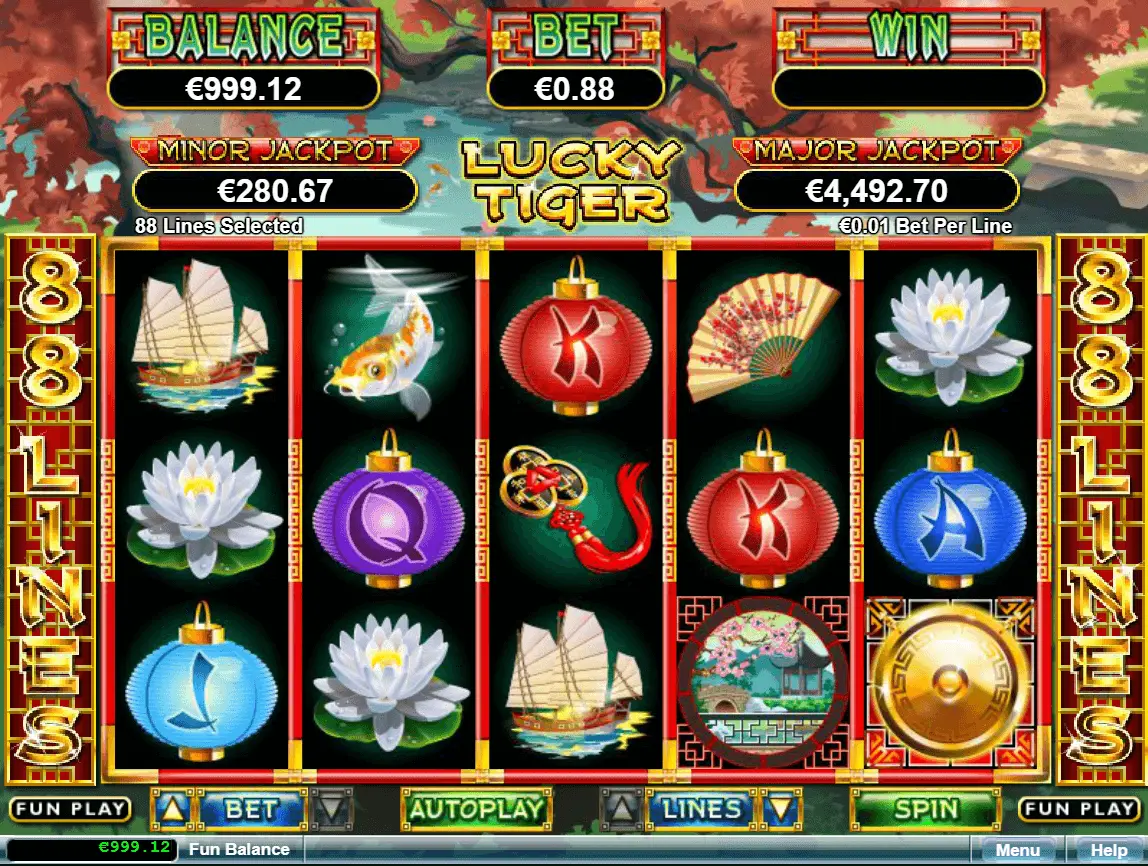This screenshot has width=1148, height=866.
Task: Open the Menu
Action: tap(1018, 851)
